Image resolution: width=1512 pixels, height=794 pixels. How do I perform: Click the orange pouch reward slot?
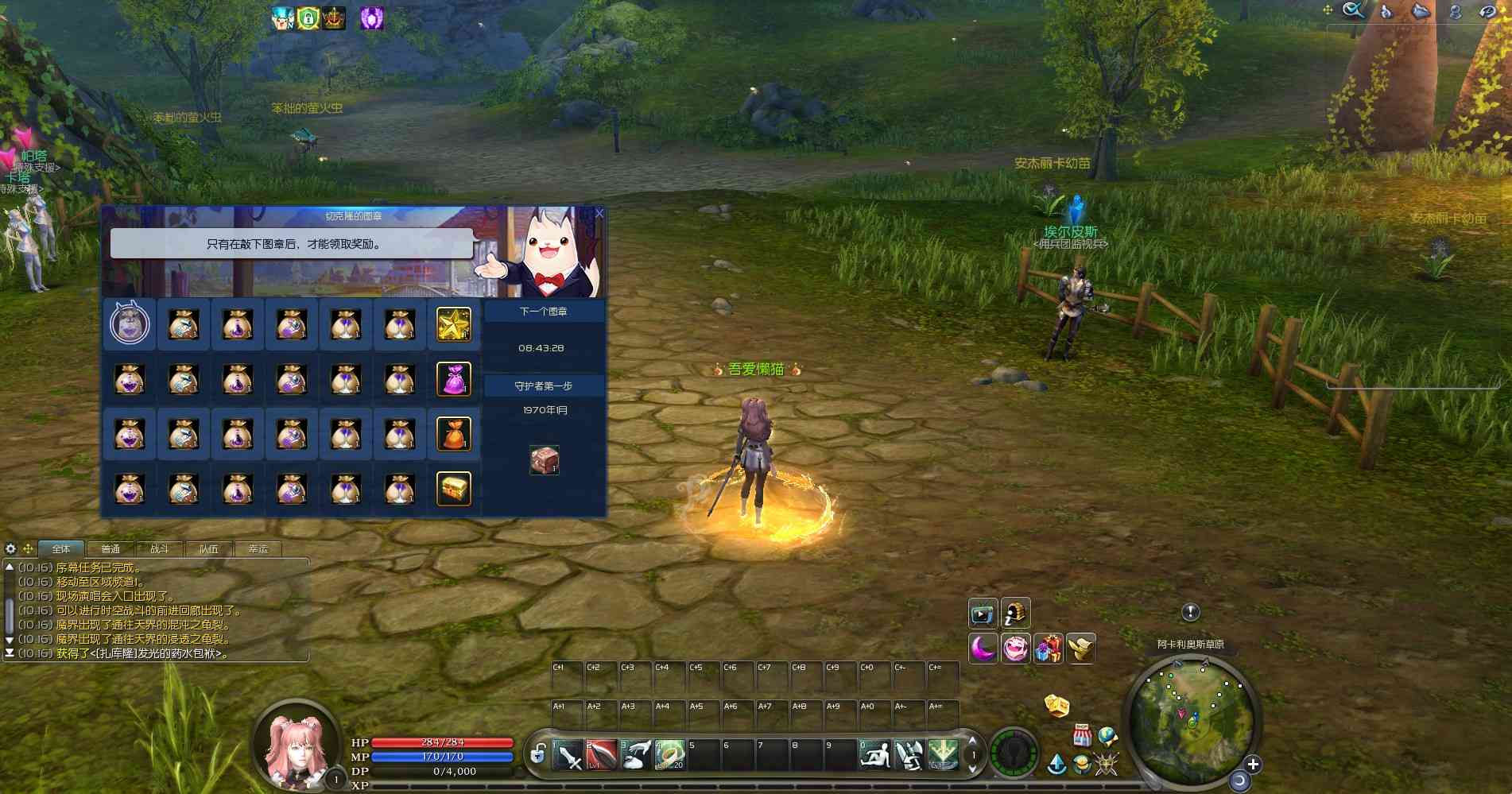click(x=454, y=434)
